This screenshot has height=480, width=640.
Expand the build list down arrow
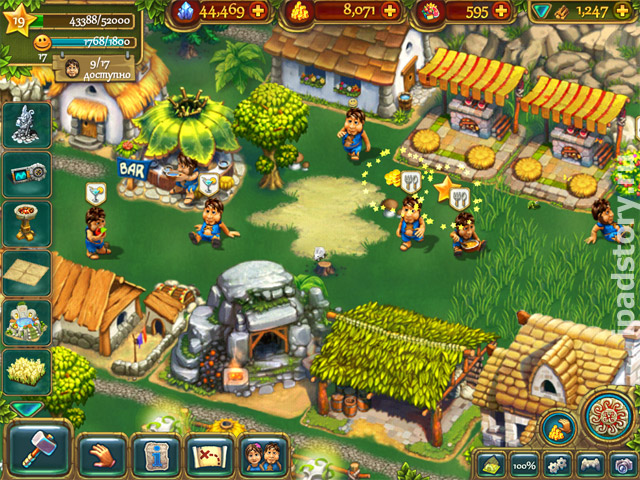[27, 408]
